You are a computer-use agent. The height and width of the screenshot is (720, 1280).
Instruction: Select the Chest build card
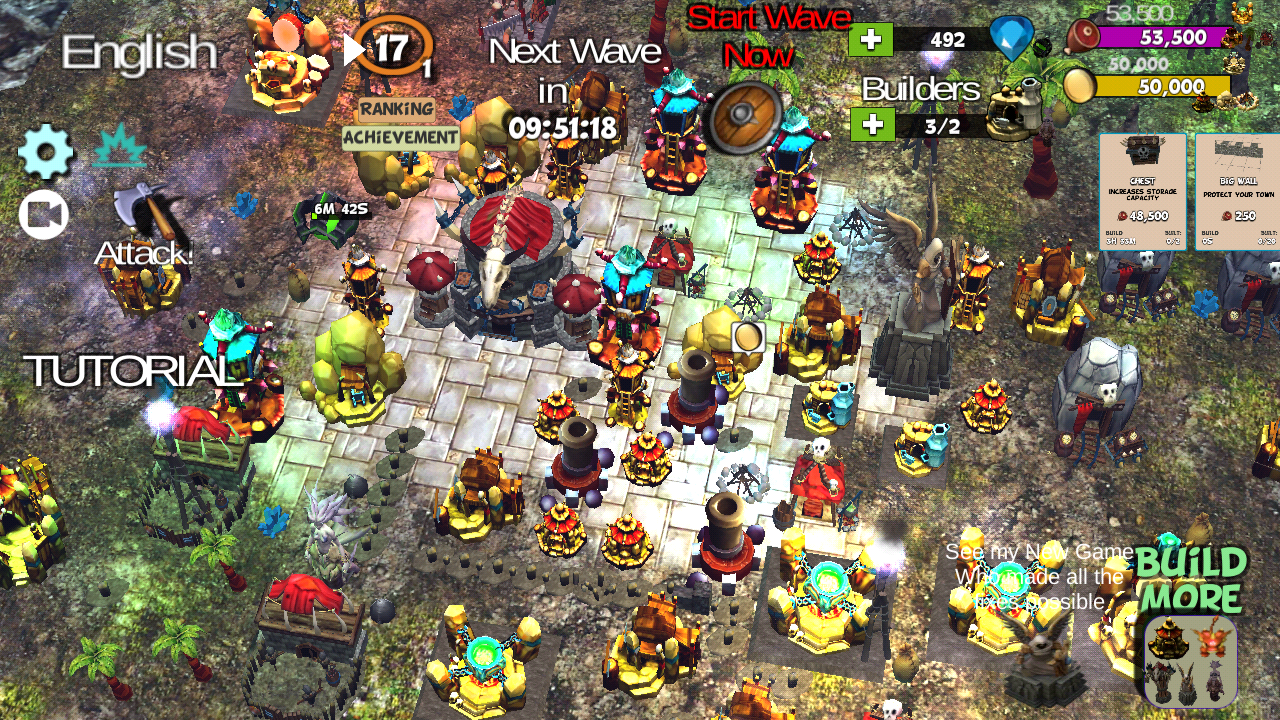pos(1141,190)
